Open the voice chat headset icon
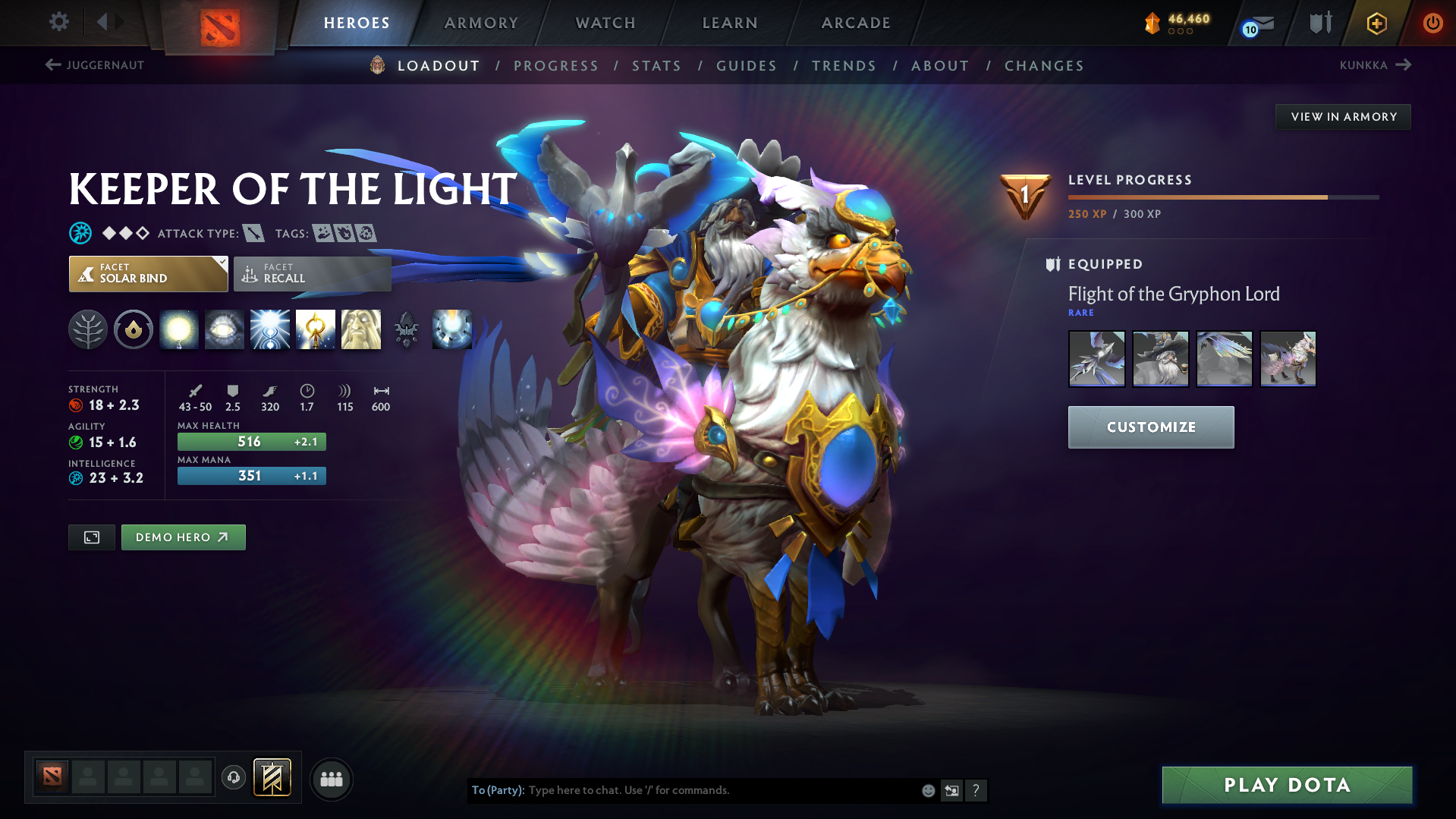The image size is (1456, 819). coord(233,778)
